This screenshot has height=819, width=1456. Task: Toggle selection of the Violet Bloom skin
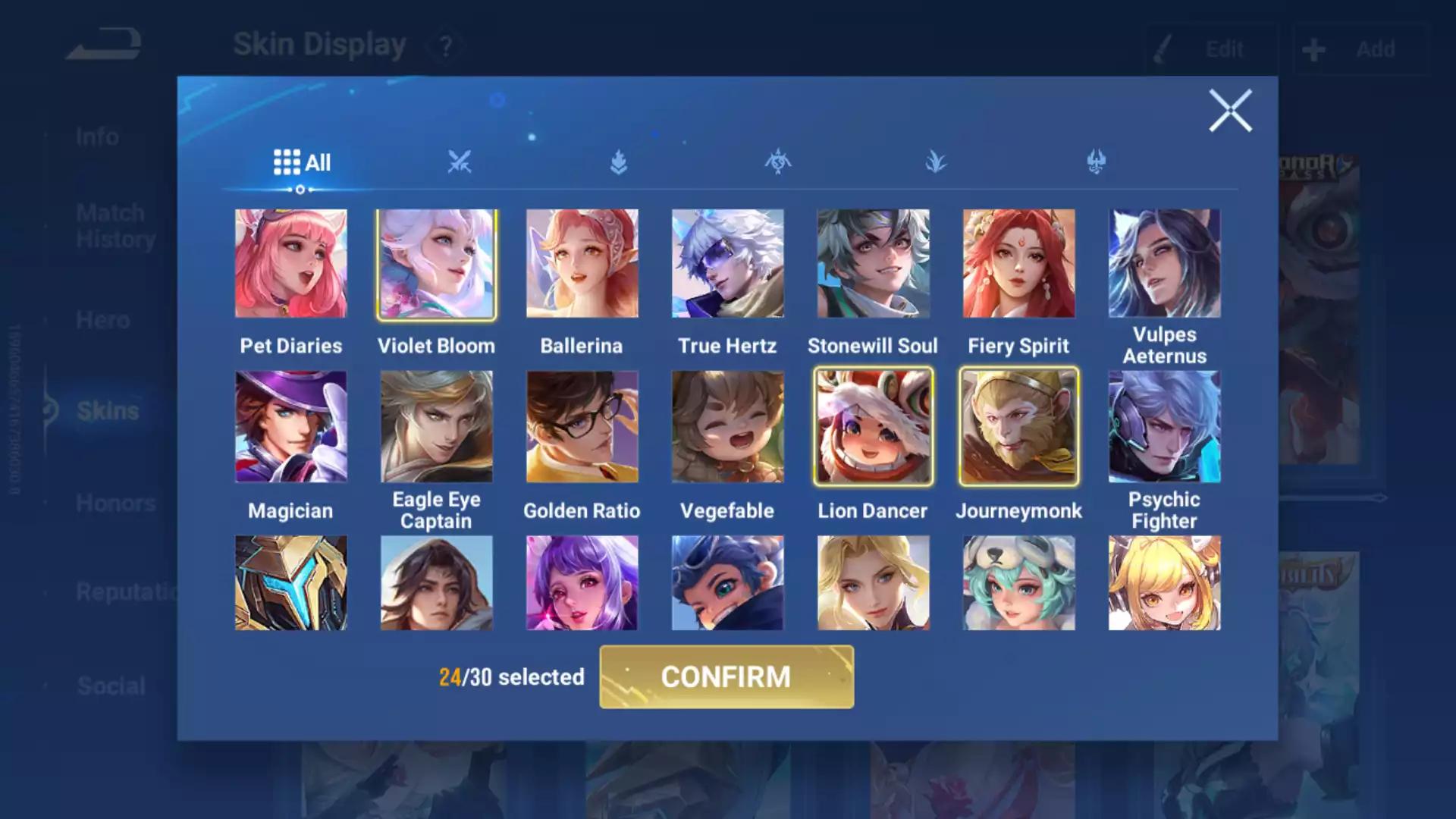pos(437,264)
